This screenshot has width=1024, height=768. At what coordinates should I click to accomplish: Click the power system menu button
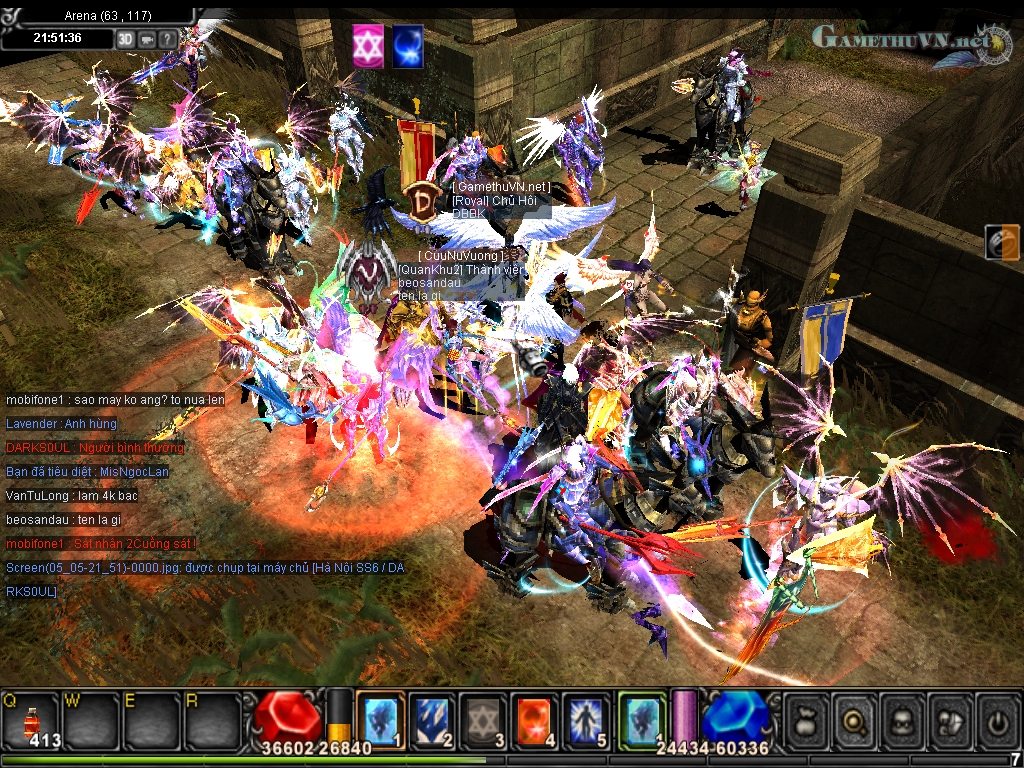(x=999, y=719)
